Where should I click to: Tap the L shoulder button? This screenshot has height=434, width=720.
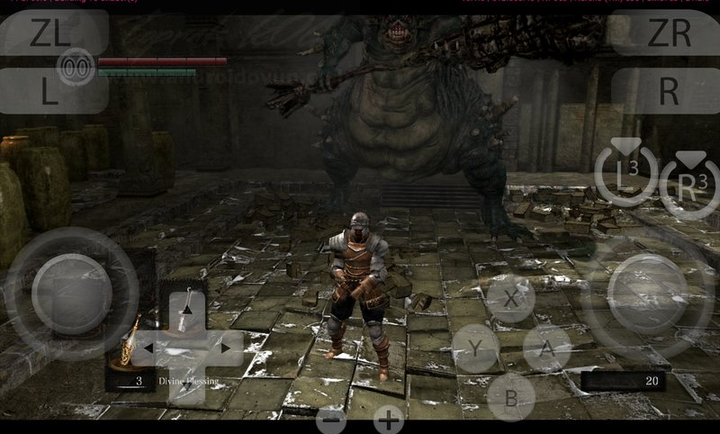pos(50,91)
